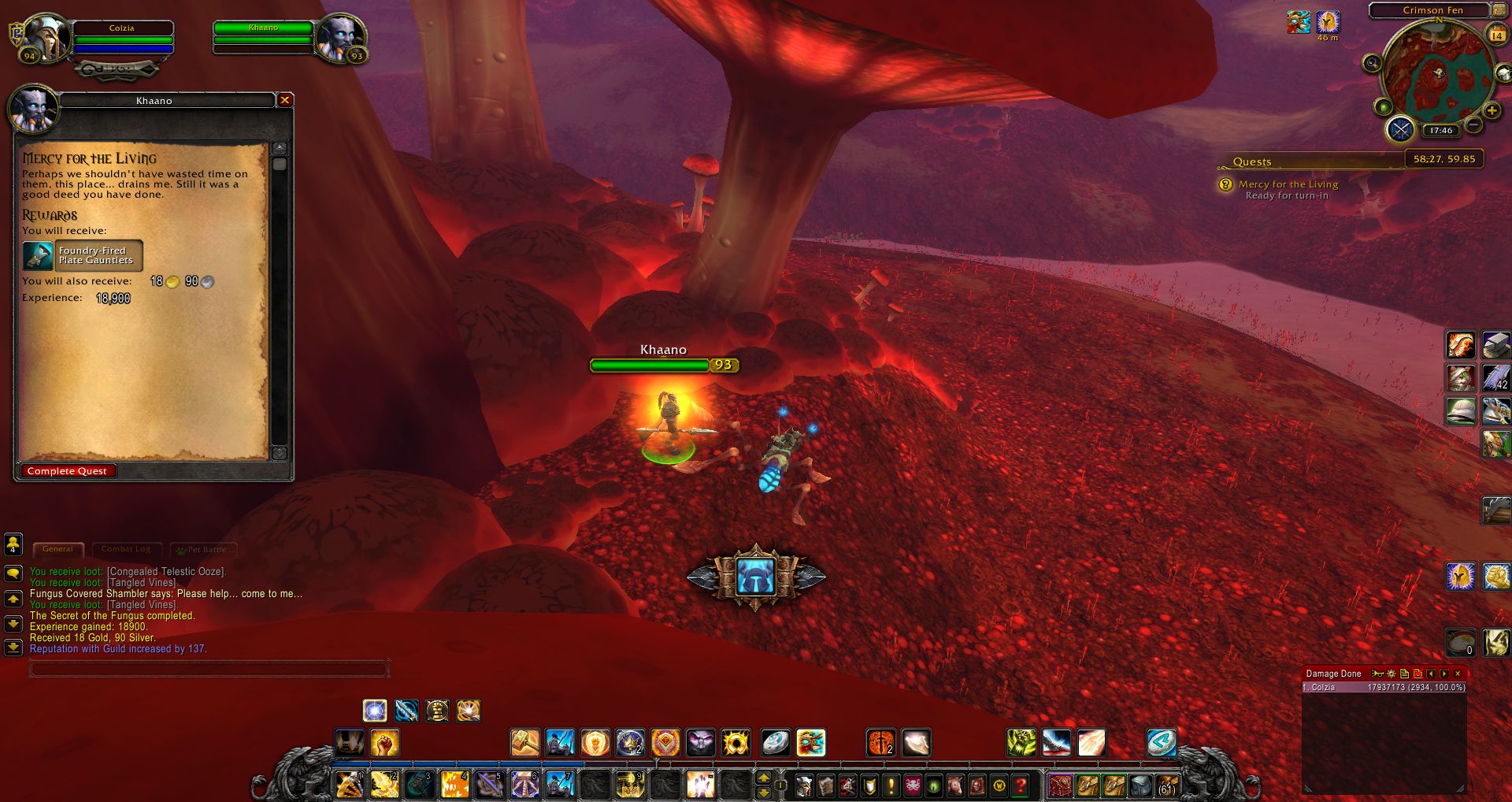Open the backpack bag showing 61

click(x=1166, y=785)
